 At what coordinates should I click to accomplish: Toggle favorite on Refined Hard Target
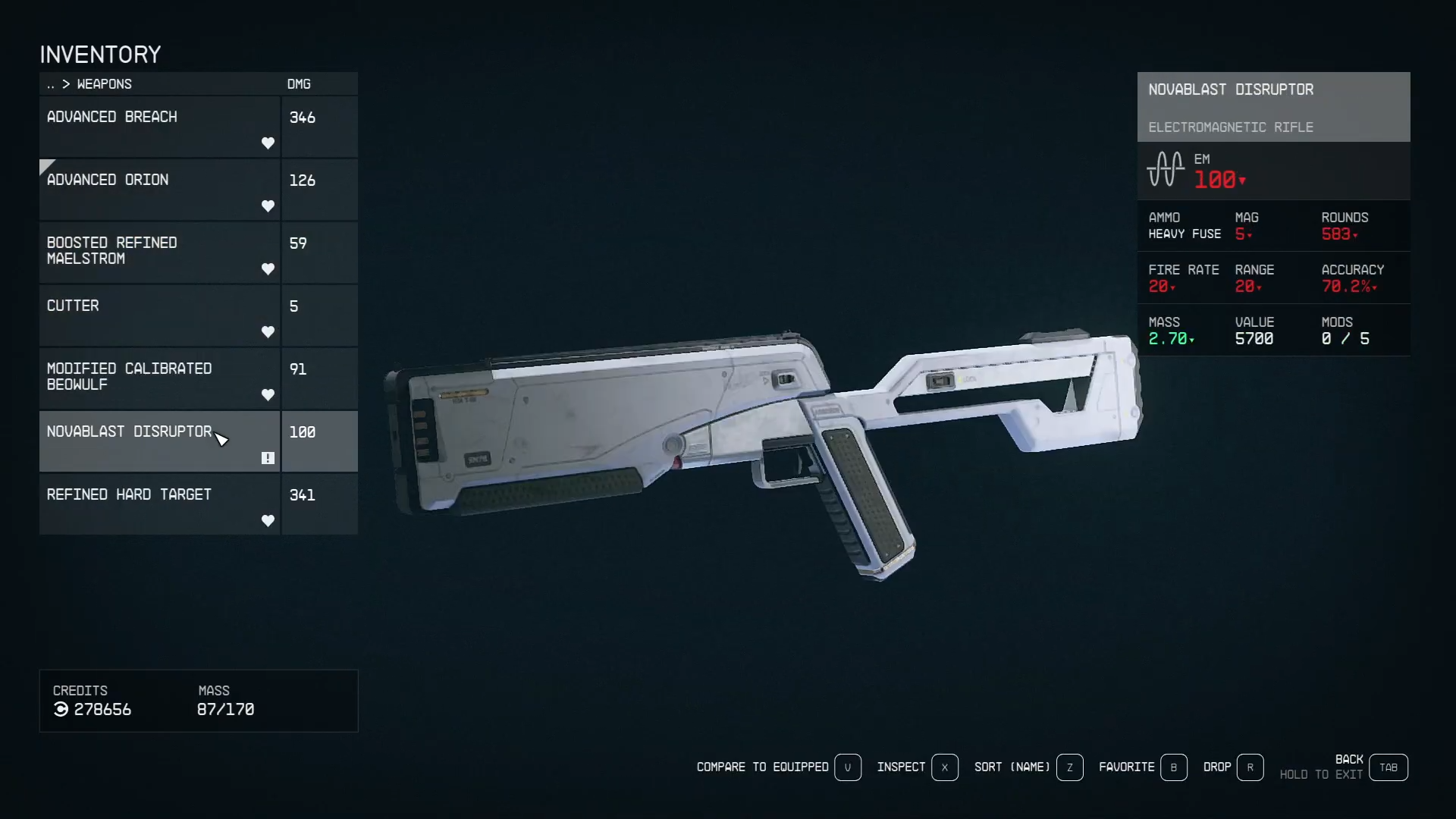pos(268,521)
